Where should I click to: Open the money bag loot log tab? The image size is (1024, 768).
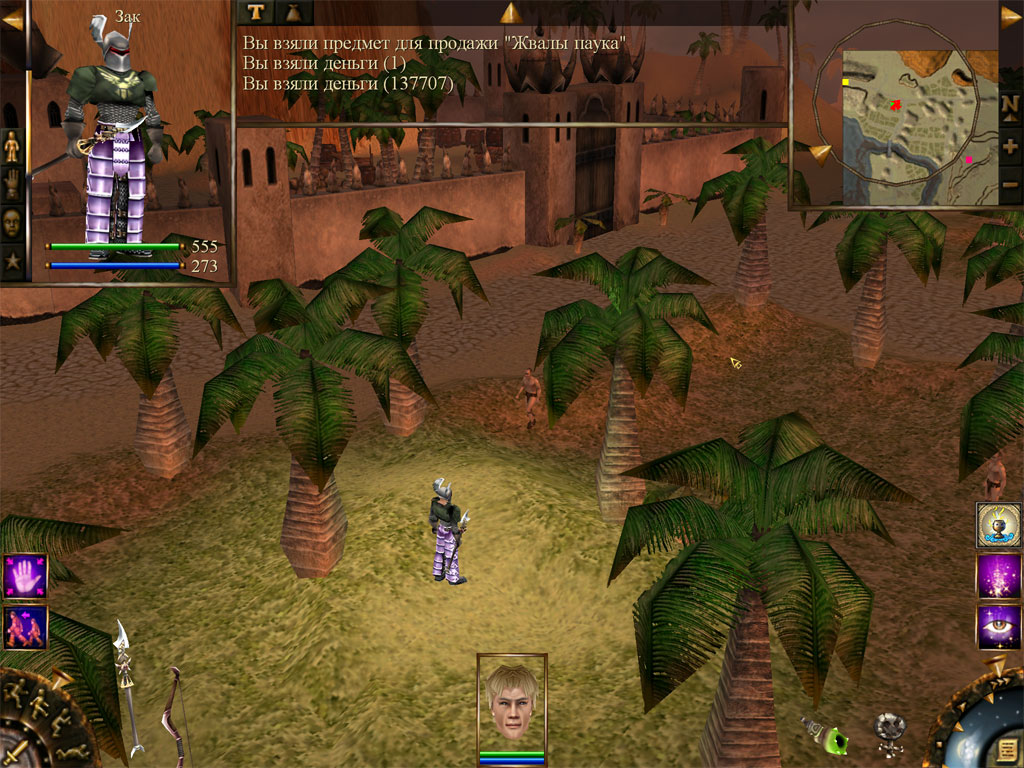point(293,12)
